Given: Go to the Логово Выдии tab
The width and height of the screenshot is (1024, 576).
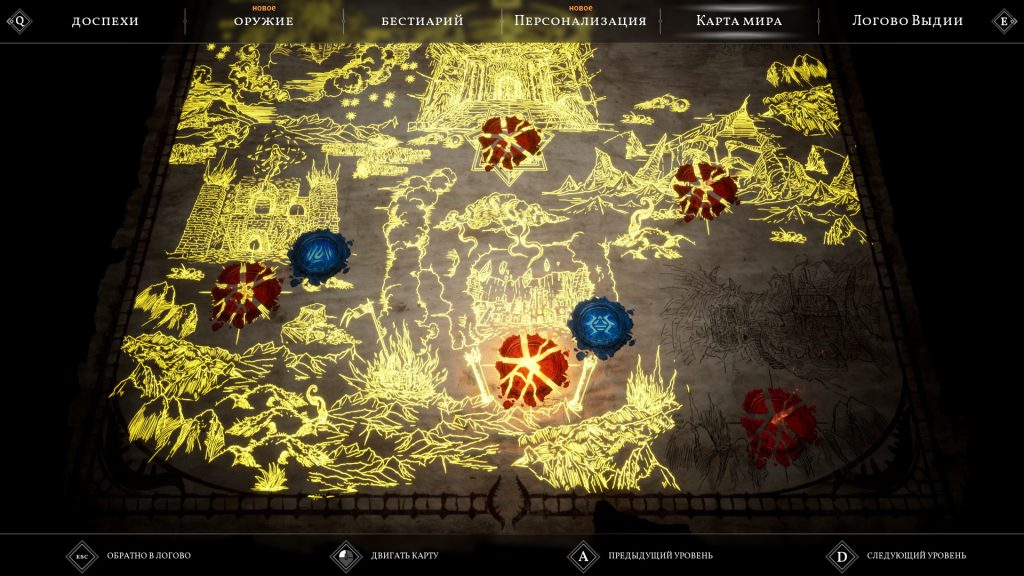Looking at the screenshot, I should [907, 21].
